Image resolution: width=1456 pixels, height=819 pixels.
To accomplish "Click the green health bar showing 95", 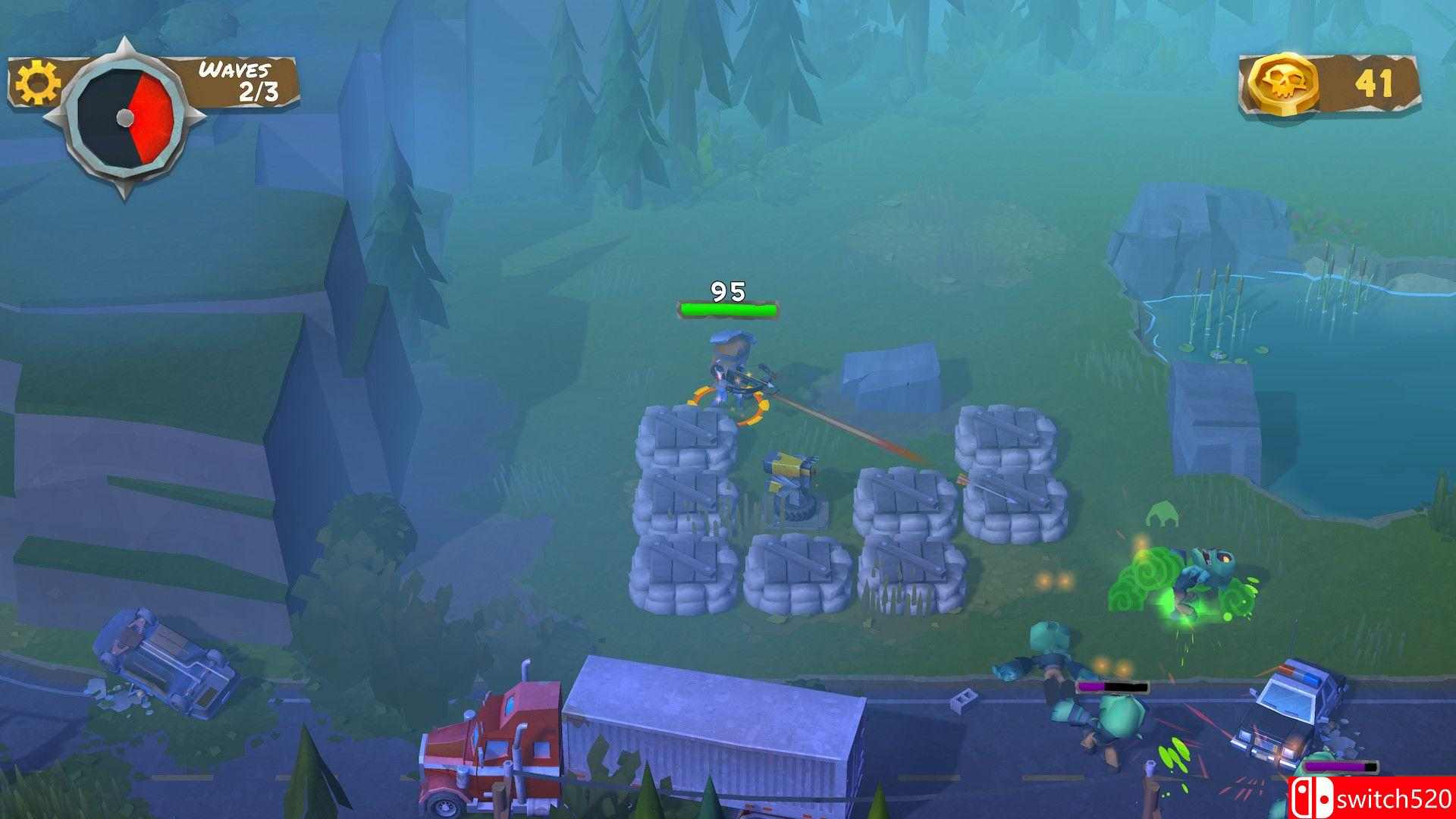I will click(726, 308).
